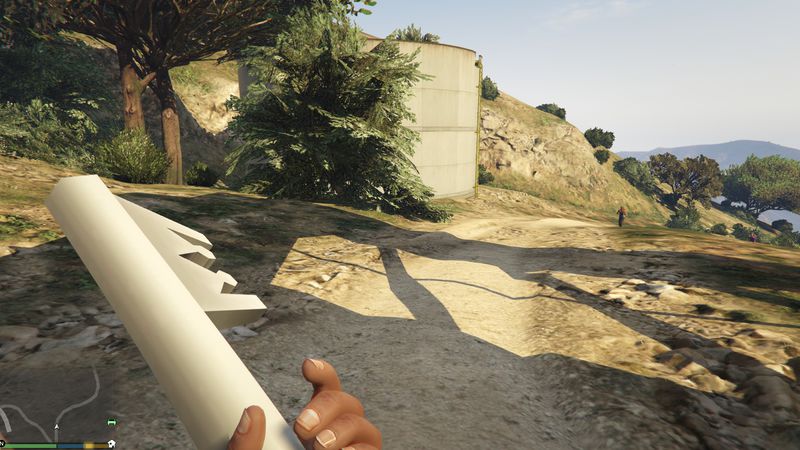The image size is (800, 450).
Task: Click the white player arrow on minimap
Action: point(57,427)
